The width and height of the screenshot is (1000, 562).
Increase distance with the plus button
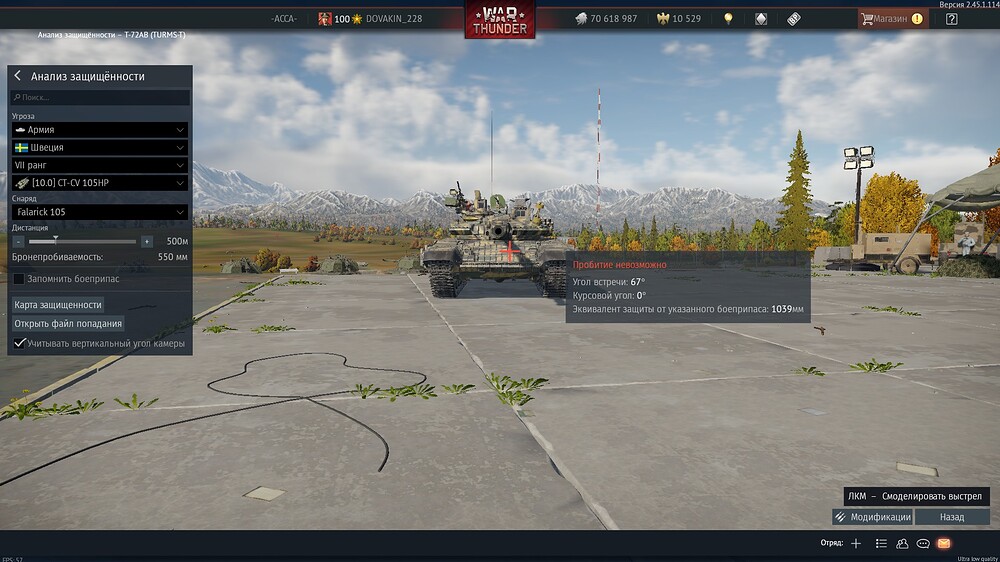coord(147,241)
